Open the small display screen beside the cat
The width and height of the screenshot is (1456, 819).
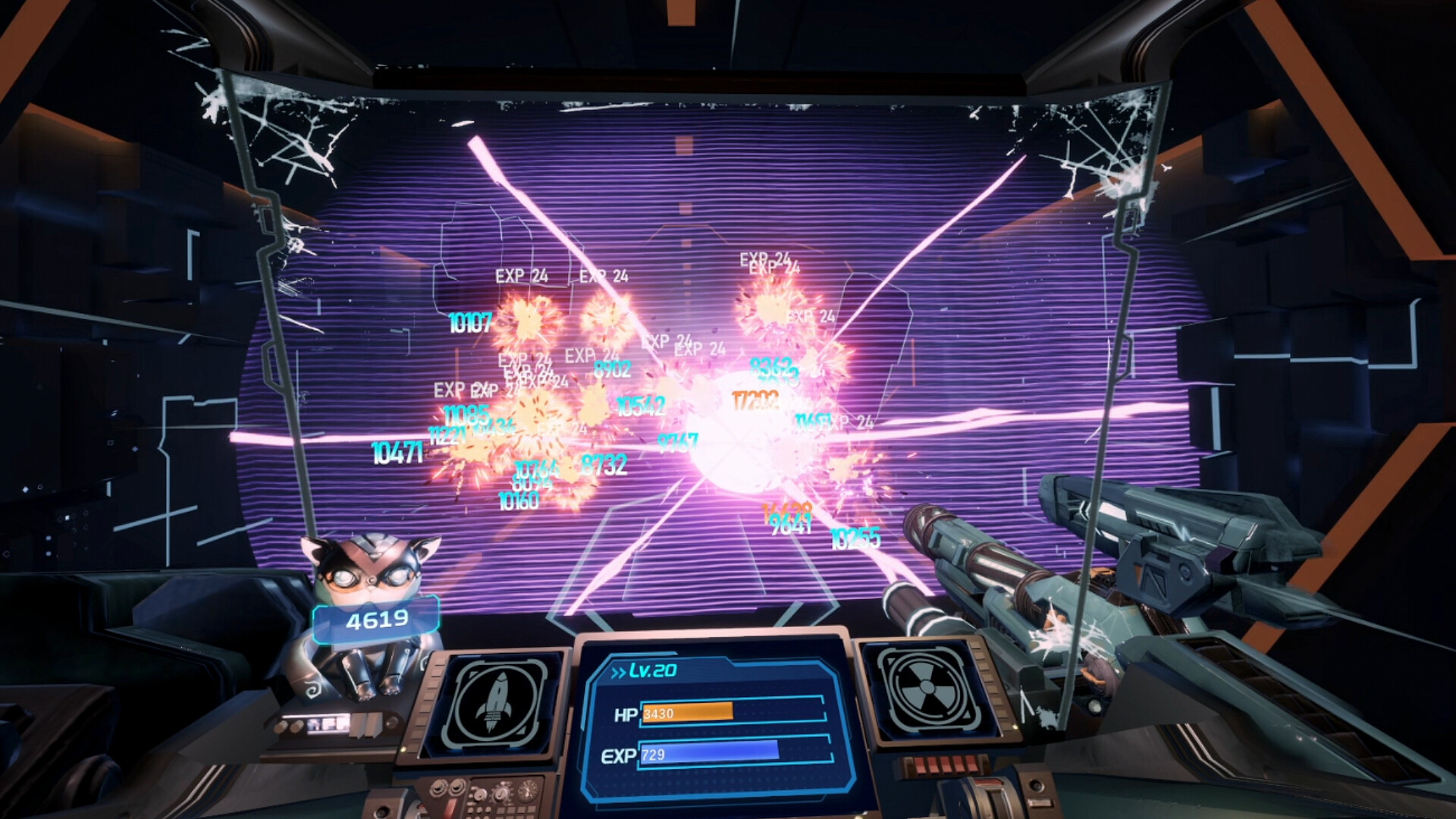point(331,726)
